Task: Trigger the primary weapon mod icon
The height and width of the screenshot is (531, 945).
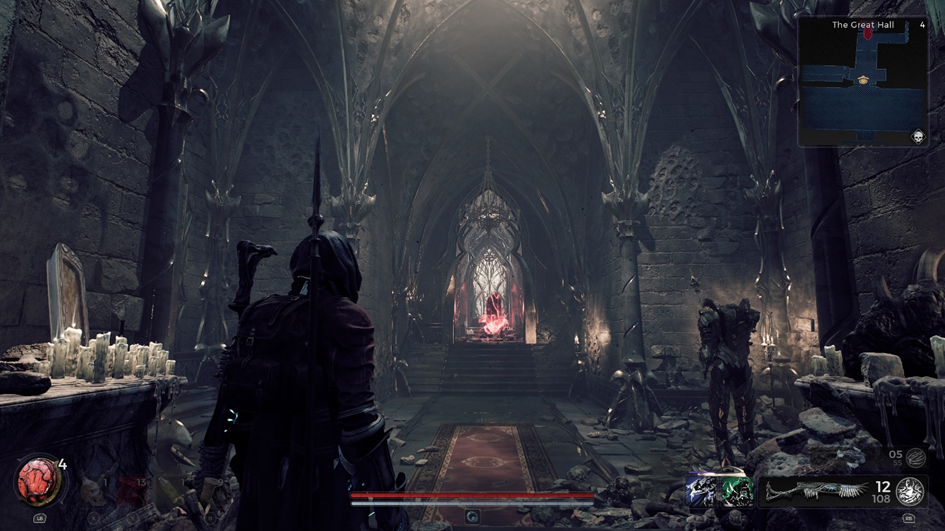Action: click(x=908, y=490)
